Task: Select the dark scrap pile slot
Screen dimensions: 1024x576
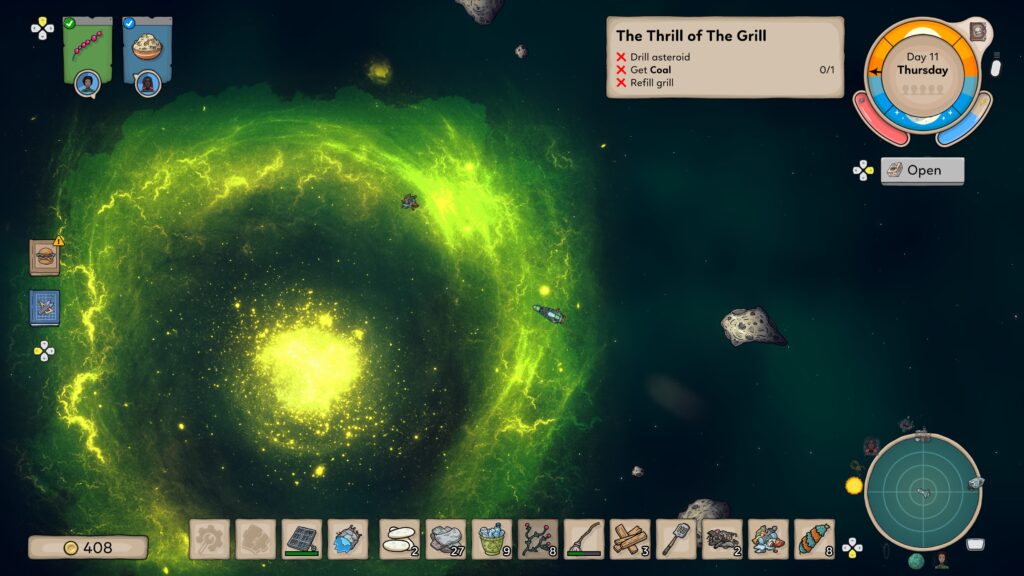Action: pyautogui.click(x=722, y=539)
